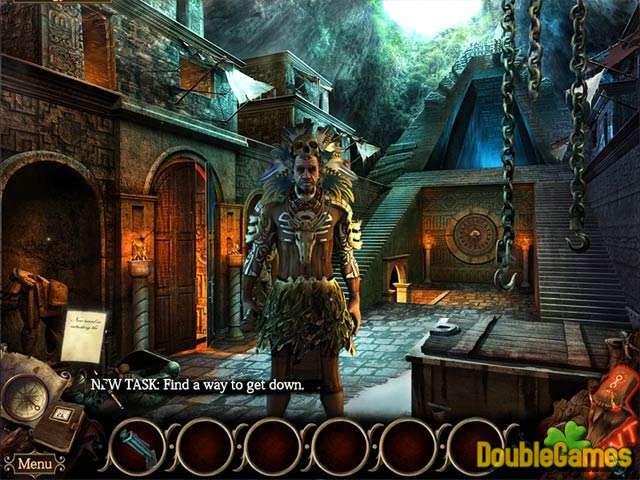Viewport: 640px width, 480px height.
Task: Open the Menu button
Action: [35, 464]
